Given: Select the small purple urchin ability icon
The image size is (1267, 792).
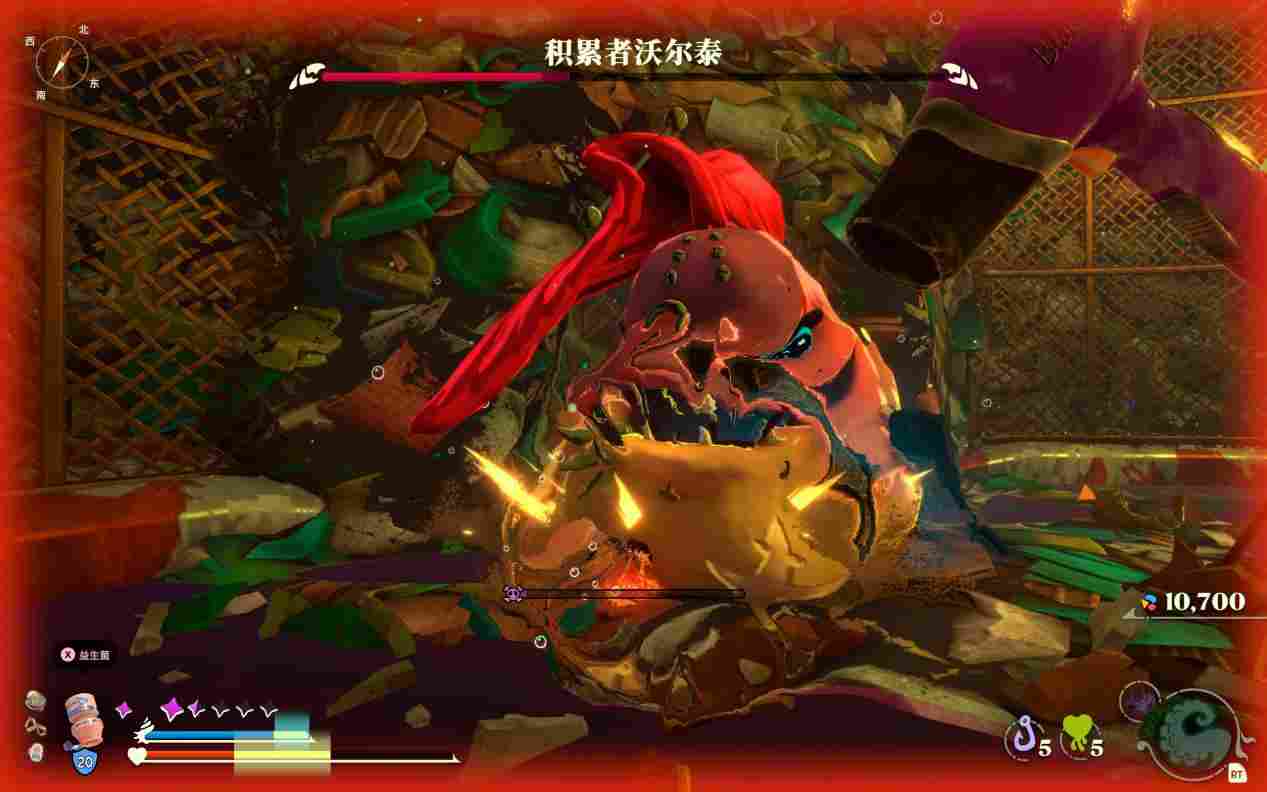Looking at the screenshot, I should pos(1138,700).
